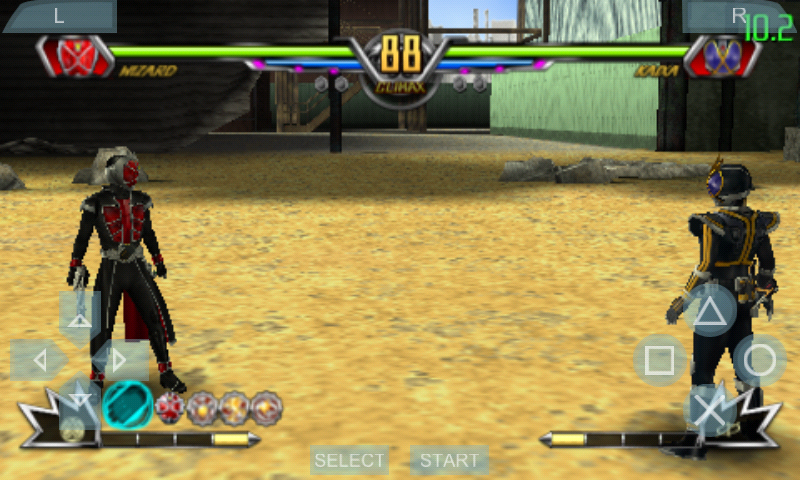The height and width of the screenshot is (480, 800).
Task: Tap the d-pad left arrow
Action: [x=36, y=360]
